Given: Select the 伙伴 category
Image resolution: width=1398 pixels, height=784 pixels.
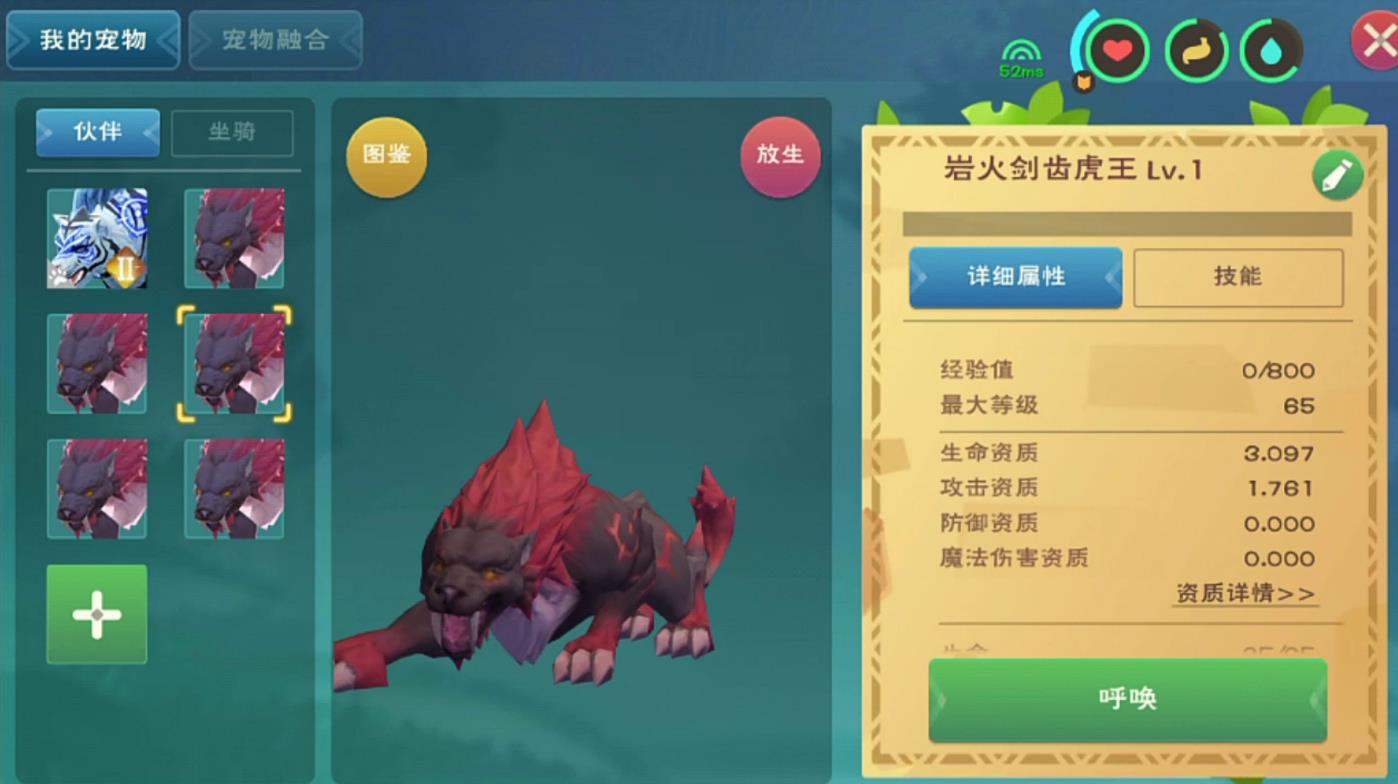Looking at the screenshot, I should (x=98, y=132).
